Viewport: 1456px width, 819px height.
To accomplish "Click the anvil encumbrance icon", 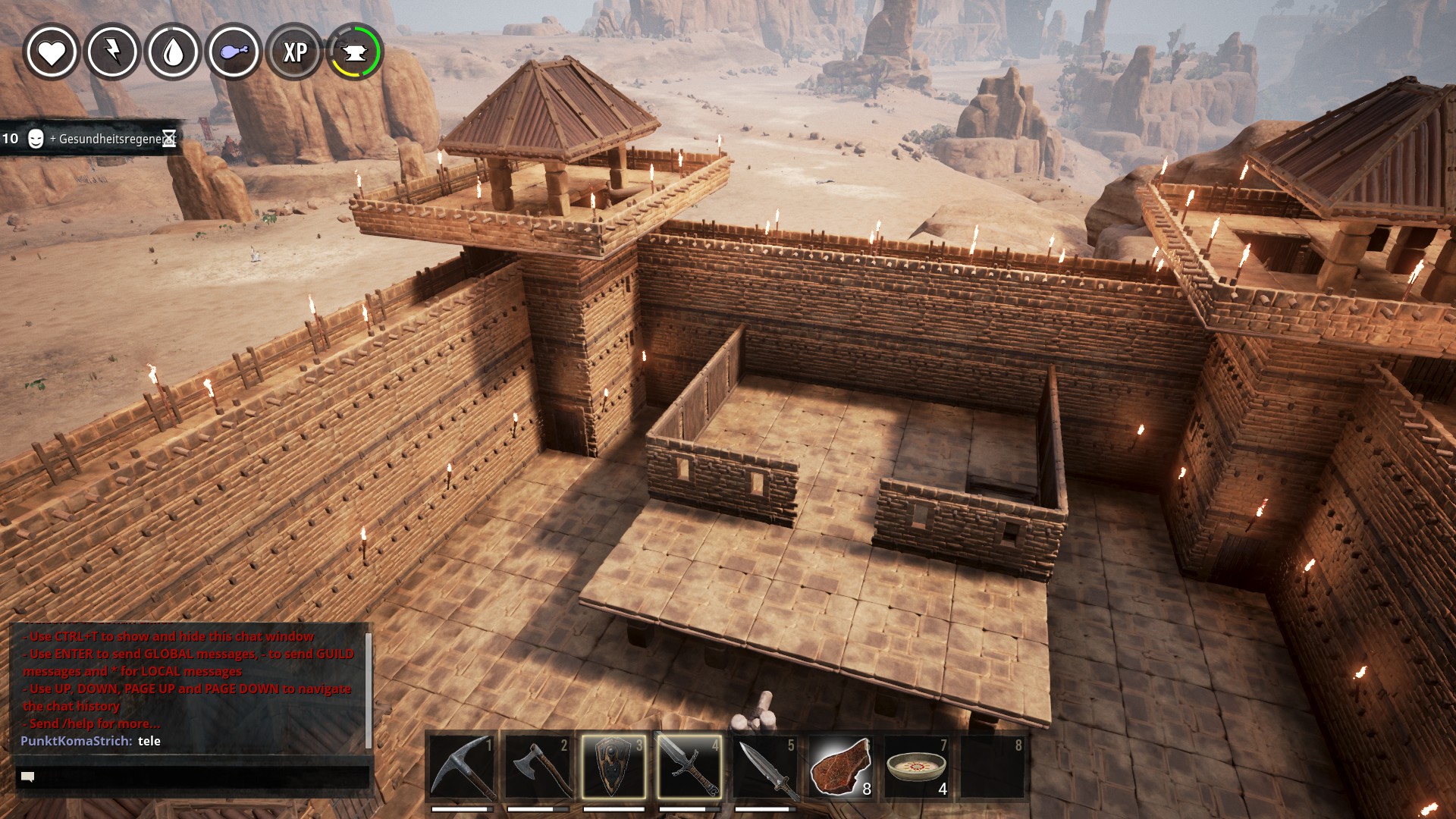I will click(x=355, y=52).
